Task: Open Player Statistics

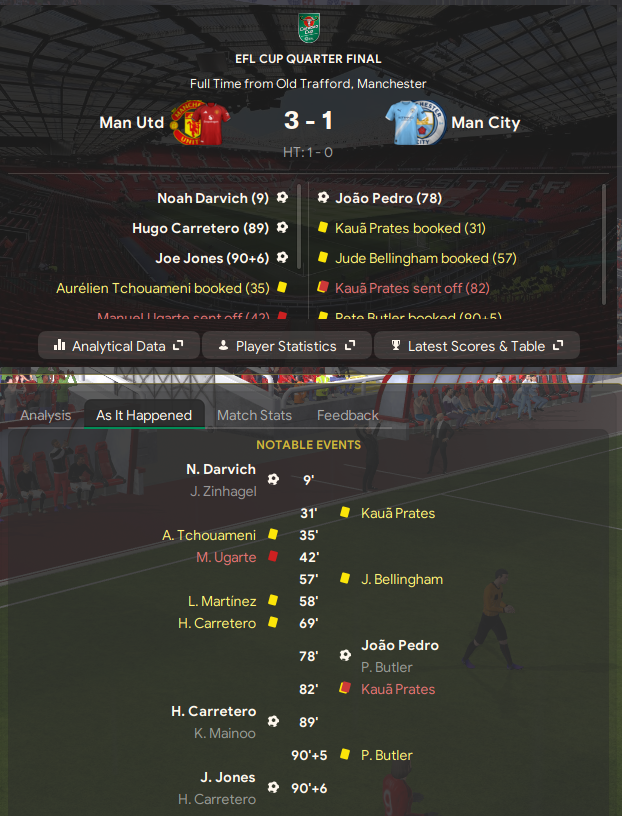Action: click(x=285, y=346)
